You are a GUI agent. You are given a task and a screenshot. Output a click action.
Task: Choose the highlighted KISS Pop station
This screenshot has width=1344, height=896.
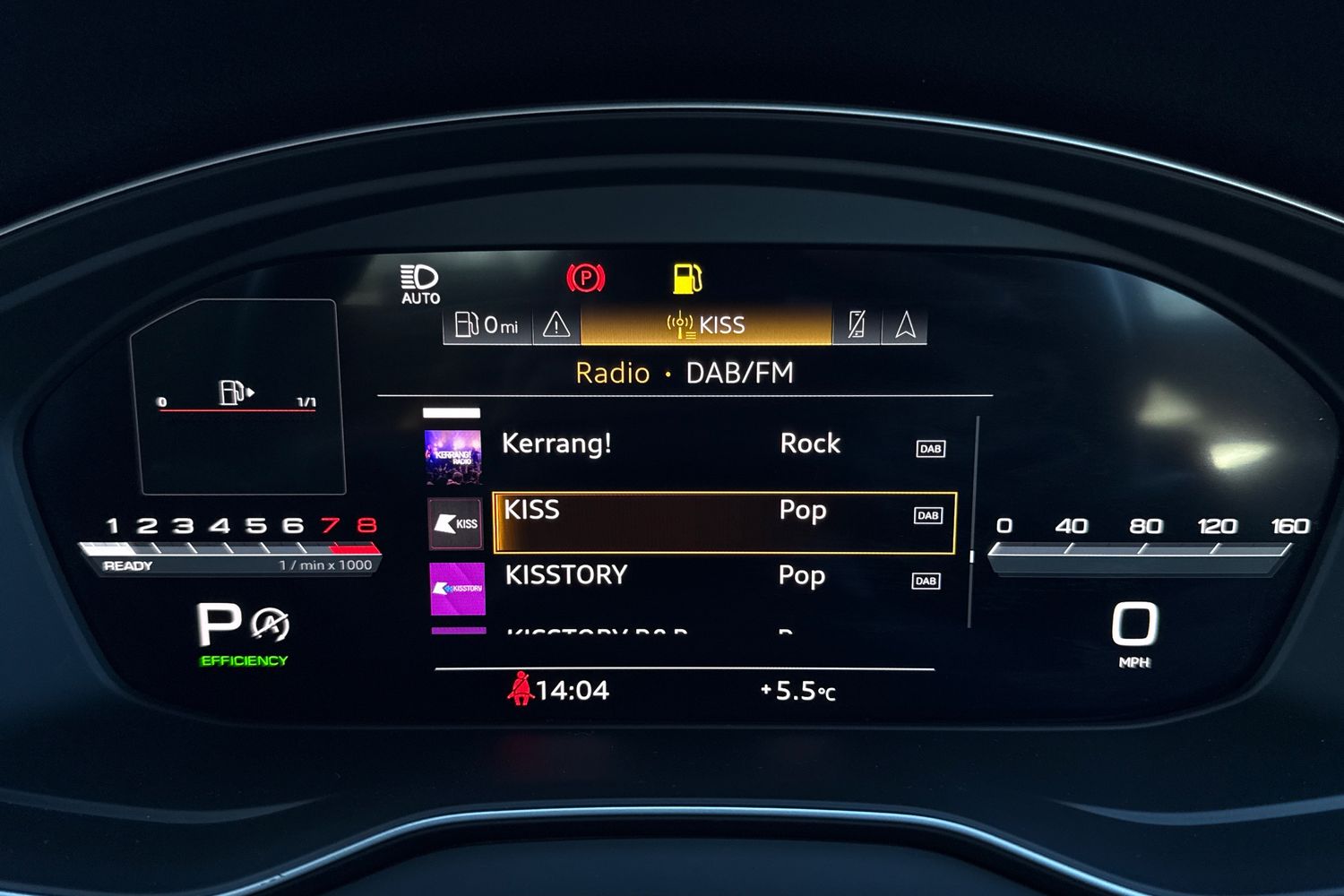724,521
